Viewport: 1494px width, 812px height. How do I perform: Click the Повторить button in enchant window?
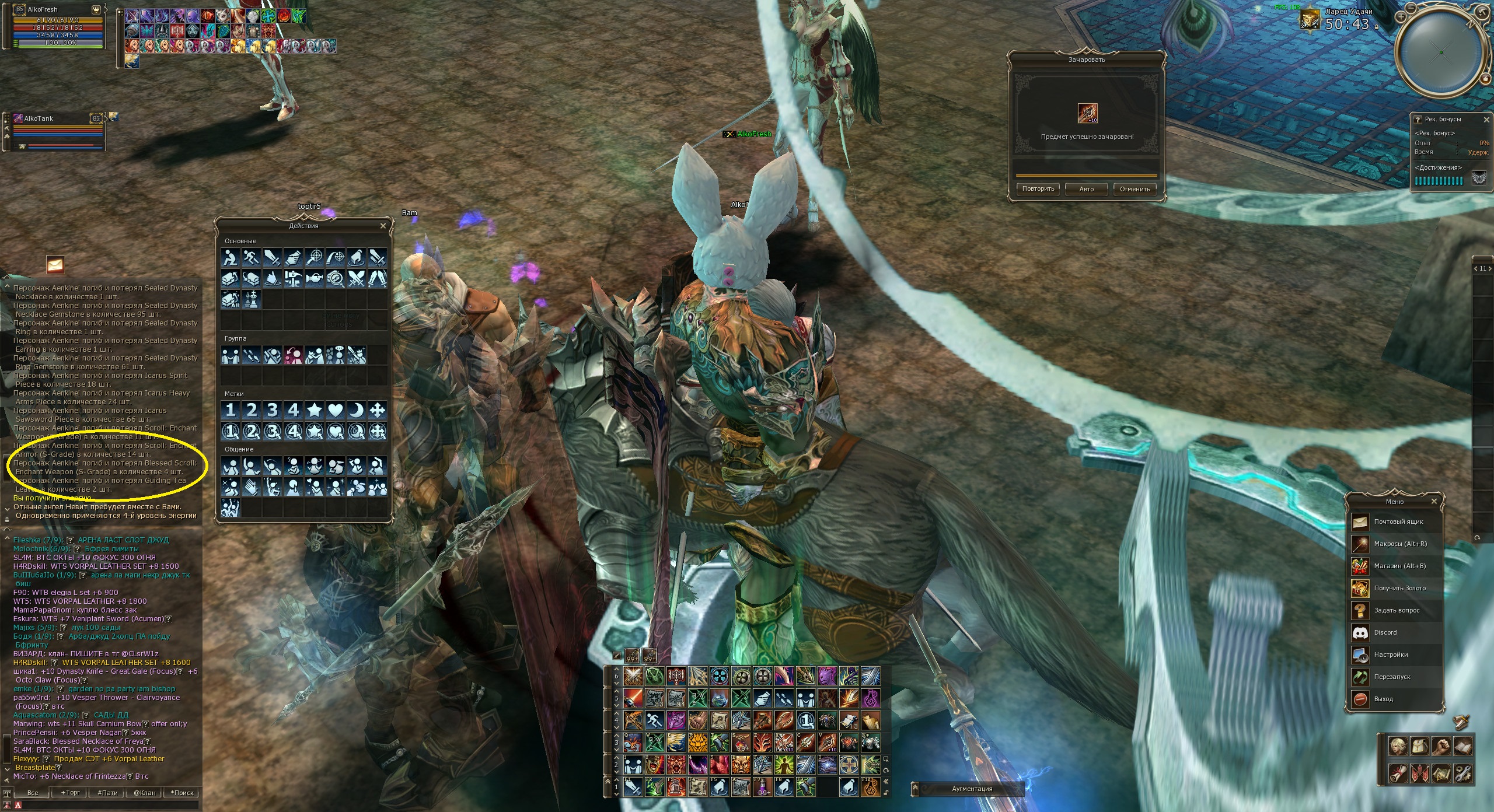[1038, 189]
